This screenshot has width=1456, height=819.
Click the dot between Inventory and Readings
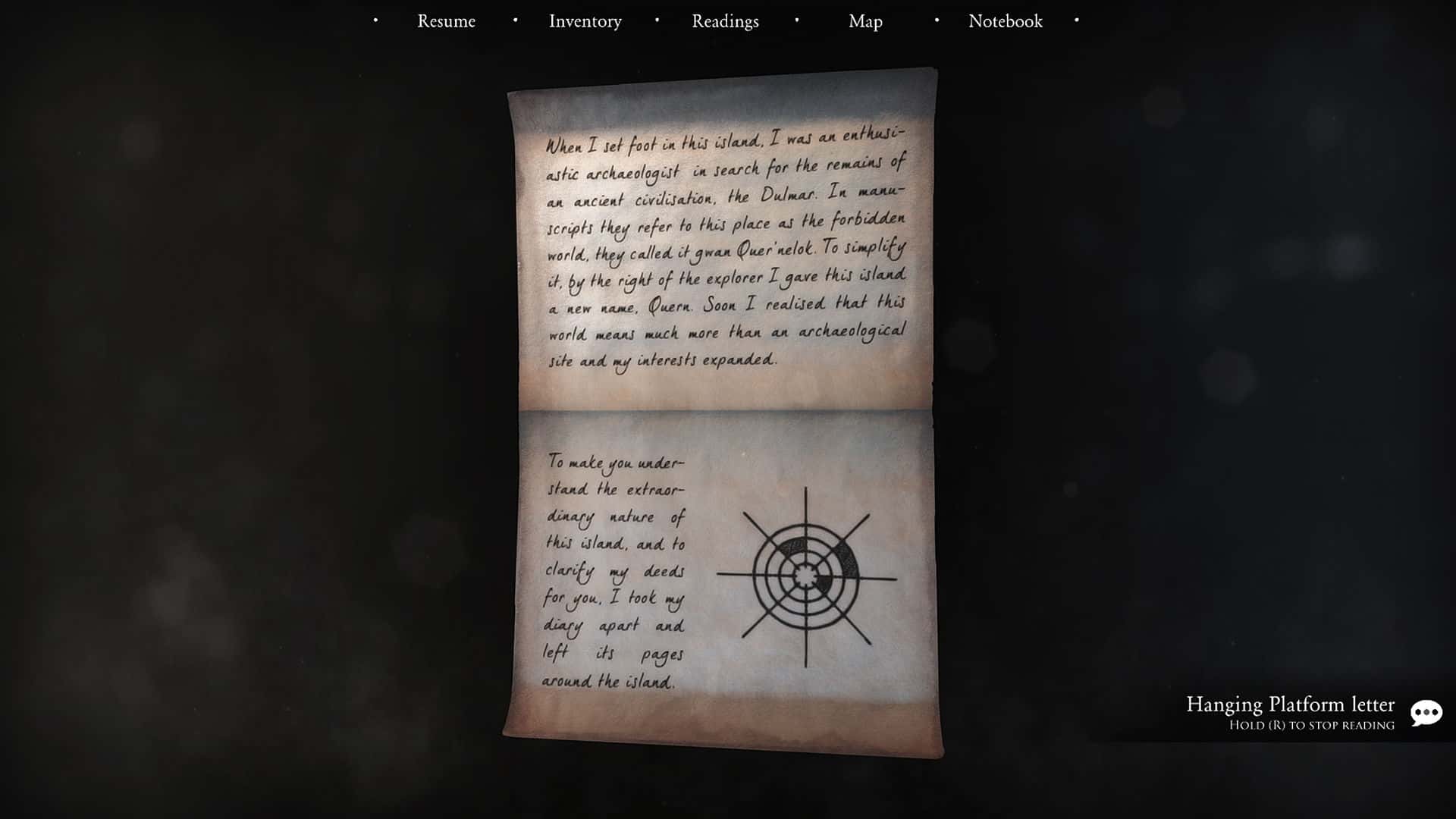pyautogui.click(x=657, y=20)
